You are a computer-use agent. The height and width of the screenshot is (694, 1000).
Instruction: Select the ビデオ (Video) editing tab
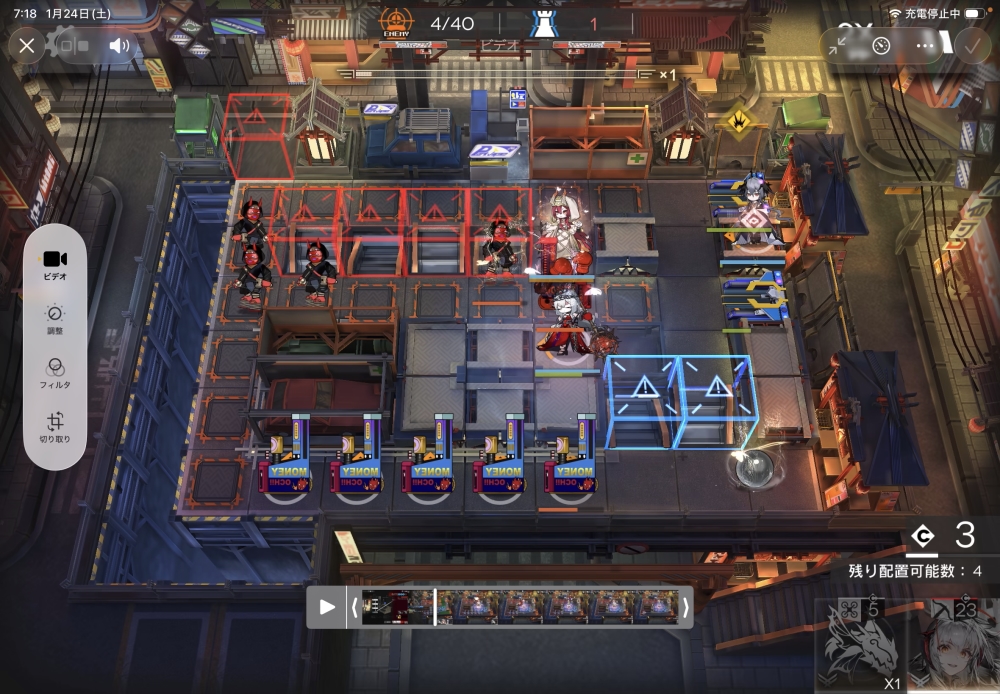pyautogui.click(x=55, y=265)
